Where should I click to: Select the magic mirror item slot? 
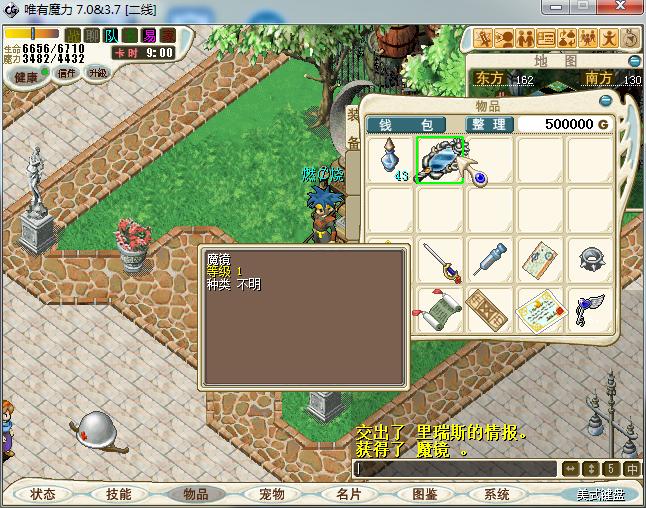440,160
